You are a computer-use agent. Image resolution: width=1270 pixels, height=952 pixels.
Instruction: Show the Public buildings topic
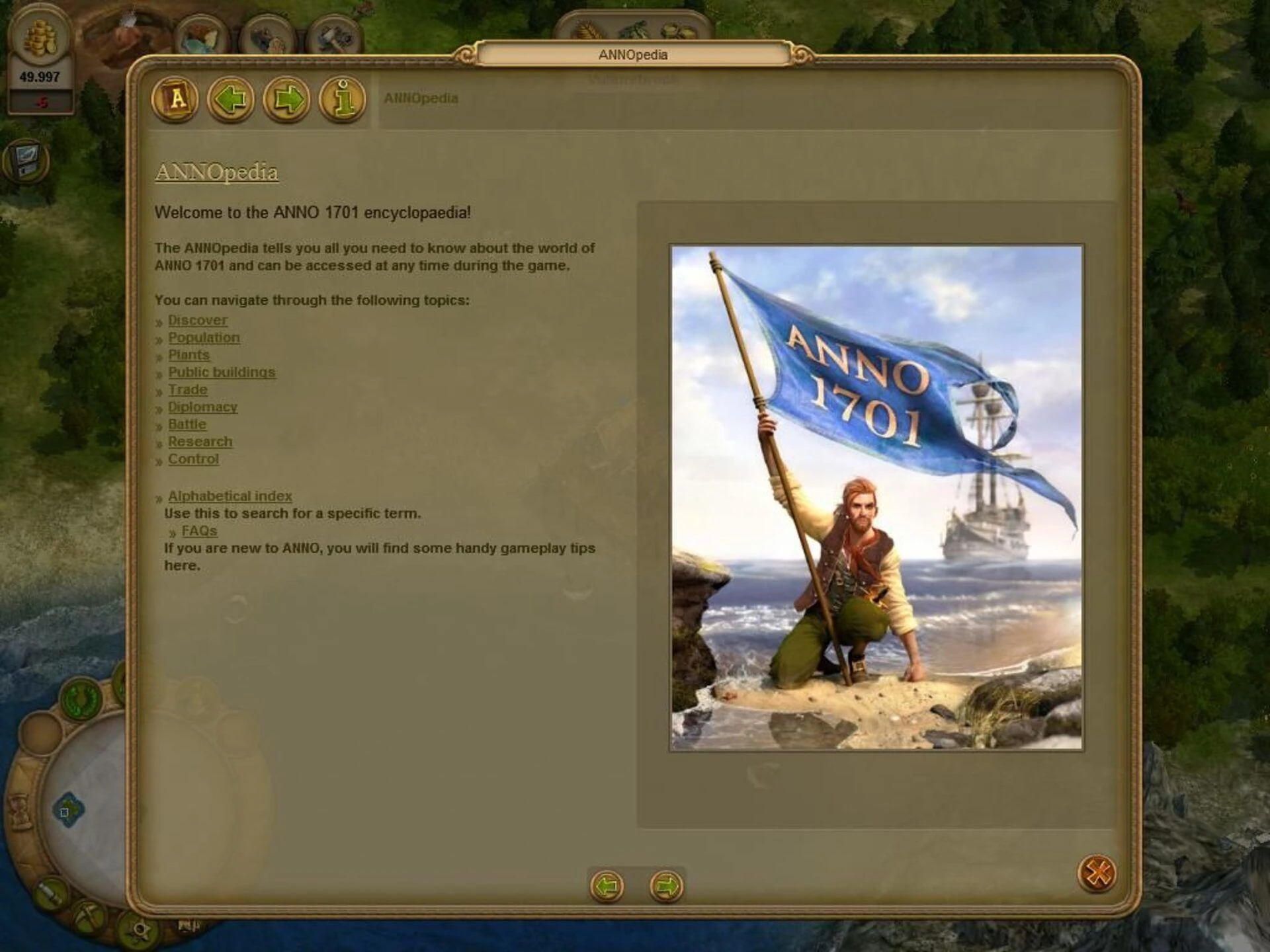point(222,372)
